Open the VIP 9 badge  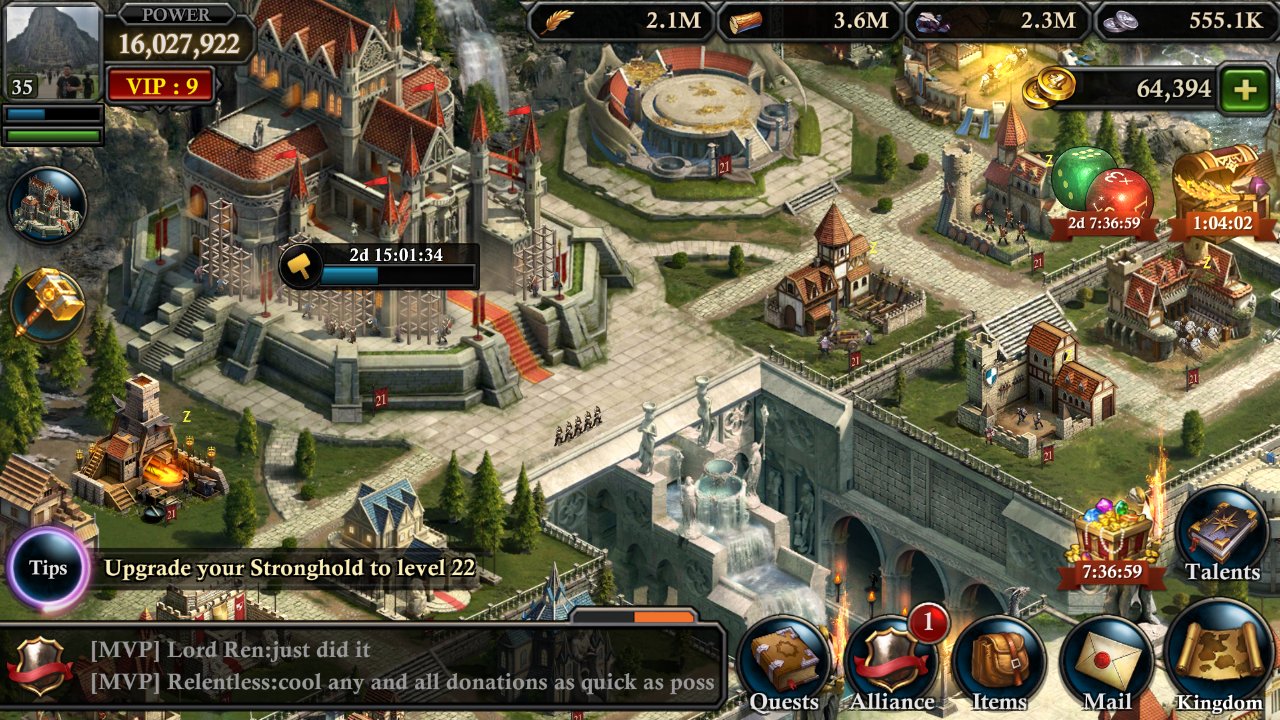[x=161, y=86]
